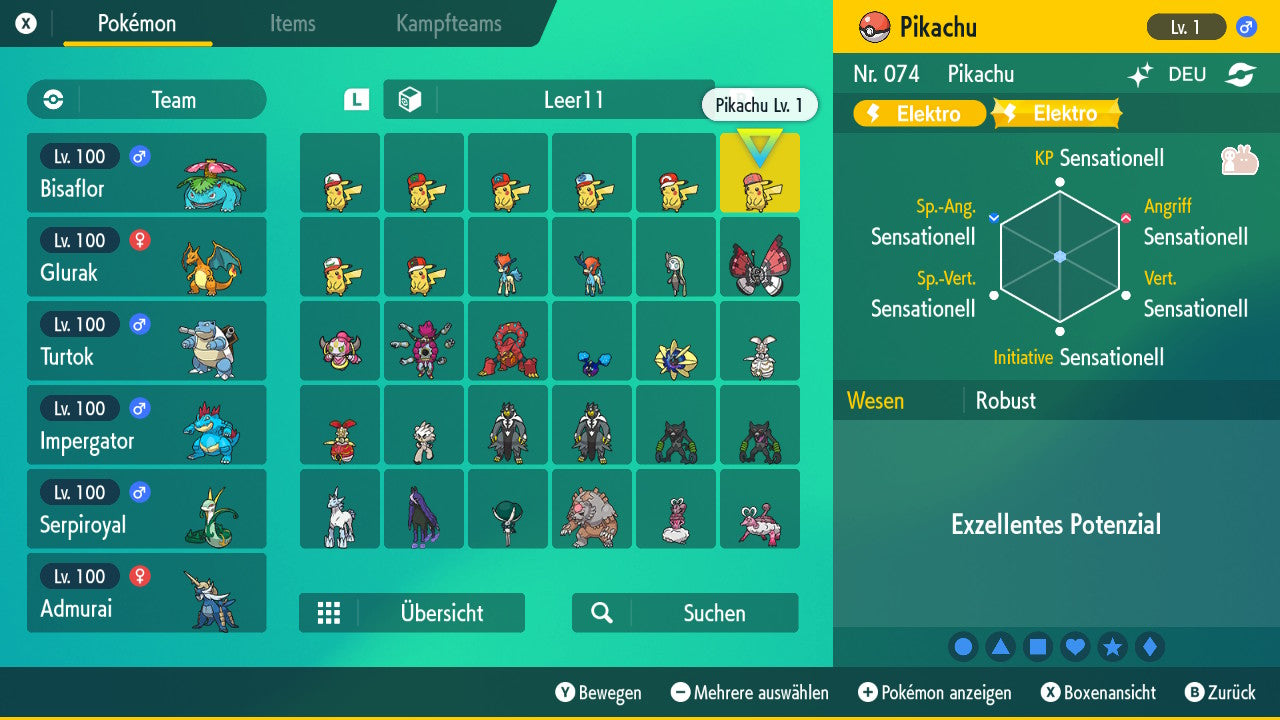The height and width of the screenshot is (720, 1280).
Task: Toggle the blue circle marking
Action: tap(963, 646)
